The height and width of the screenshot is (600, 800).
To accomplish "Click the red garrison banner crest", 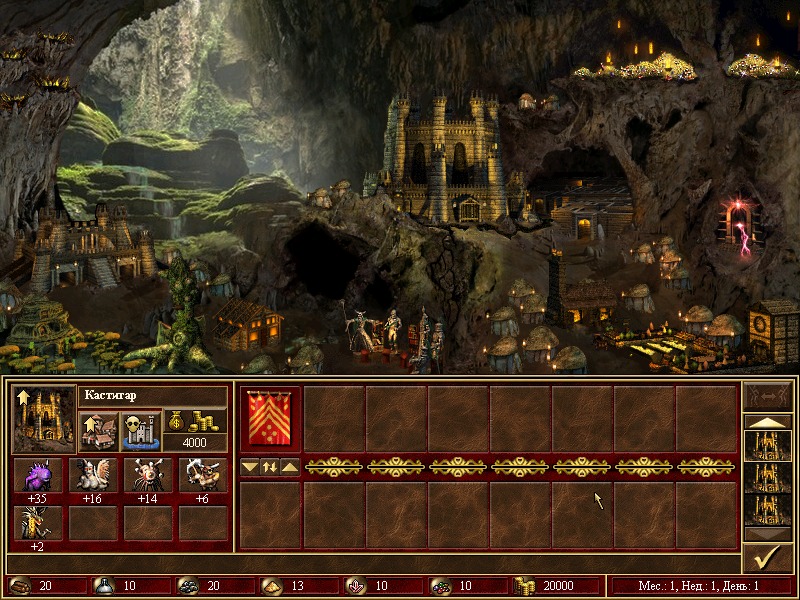I will point(270,418).
